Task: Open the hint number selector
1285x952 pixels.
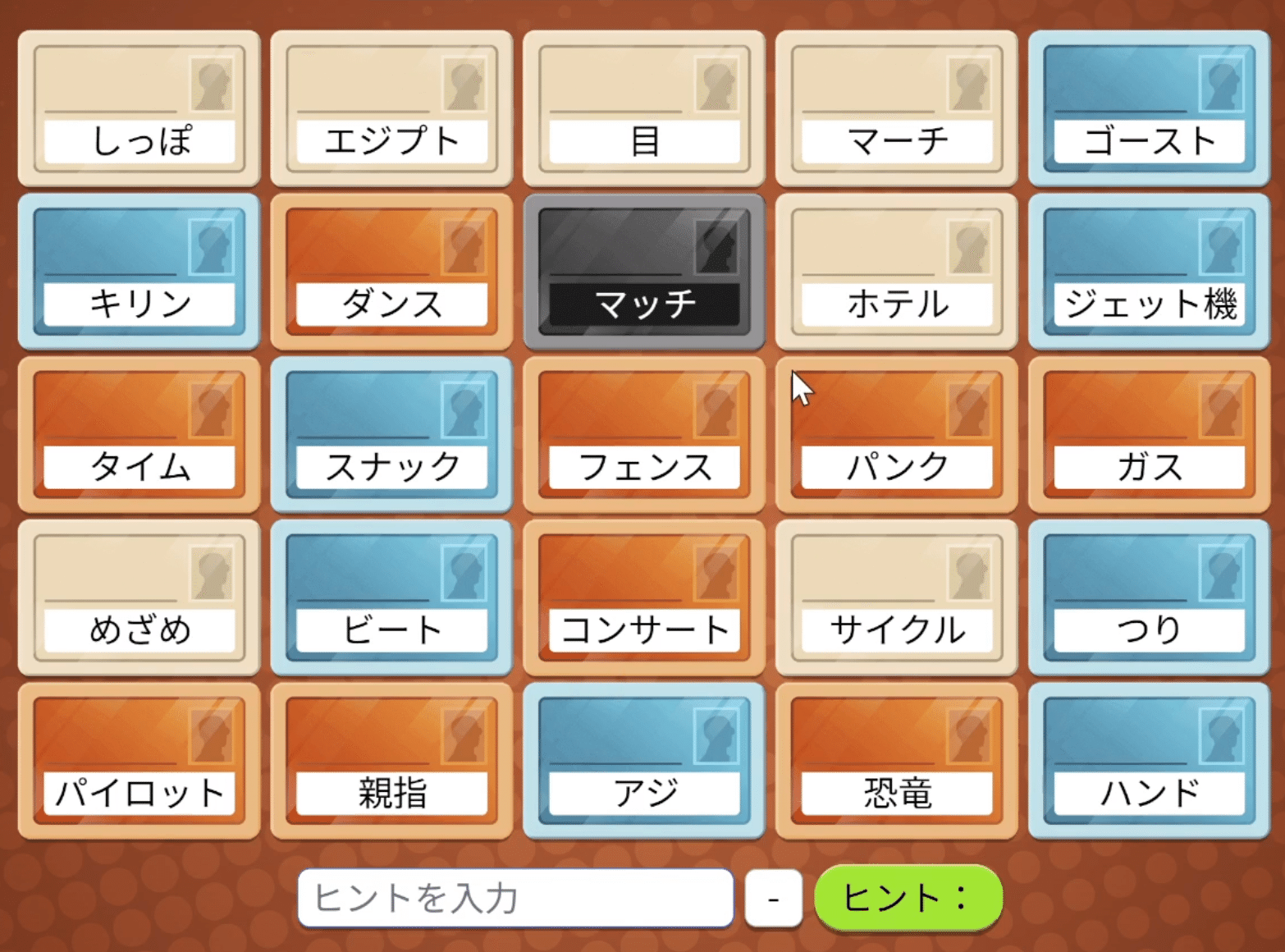Action: tap(772, 897)
